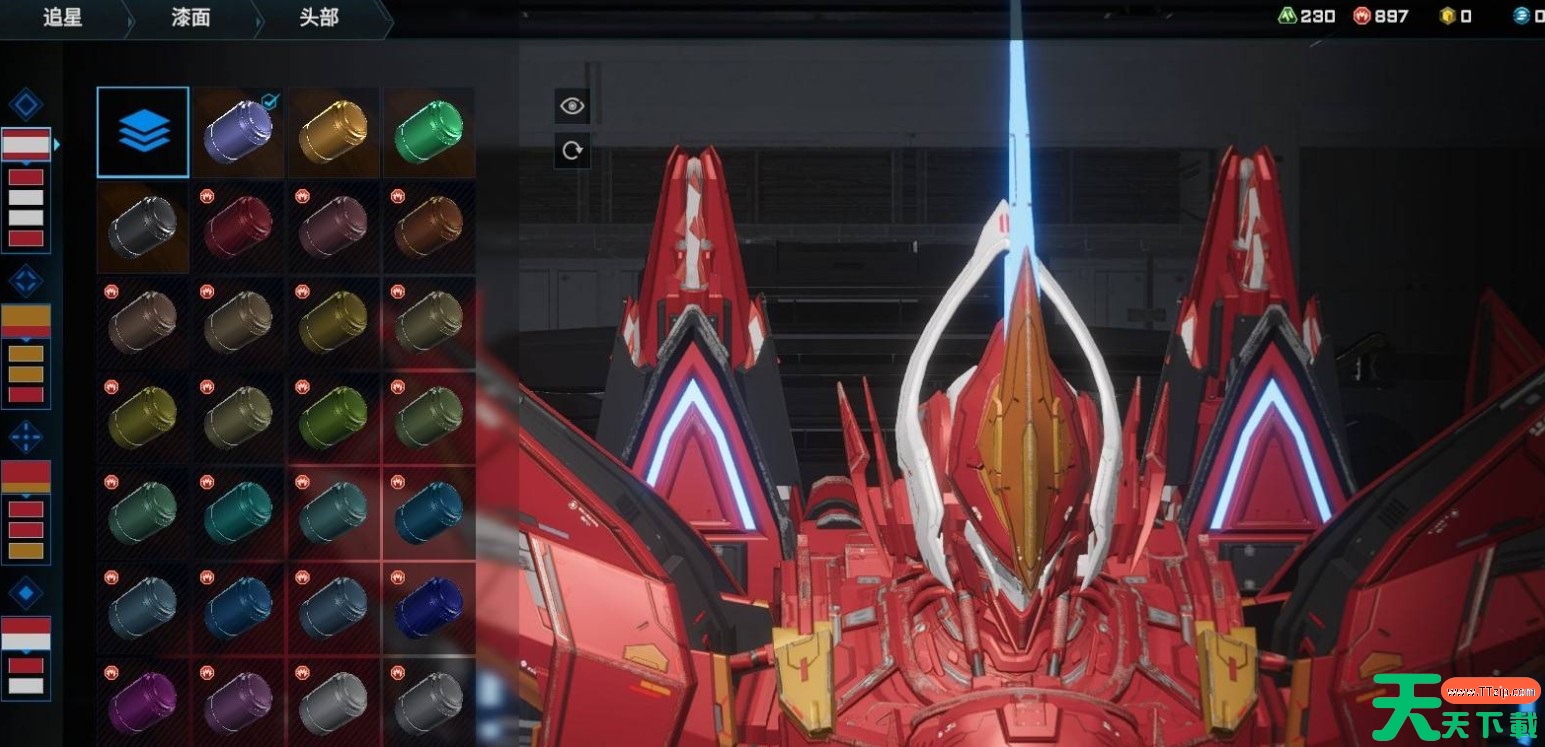This screenshot has height=747, width=1545.
Task: Click the circular arrow reset-view icon
Action: 572,150
